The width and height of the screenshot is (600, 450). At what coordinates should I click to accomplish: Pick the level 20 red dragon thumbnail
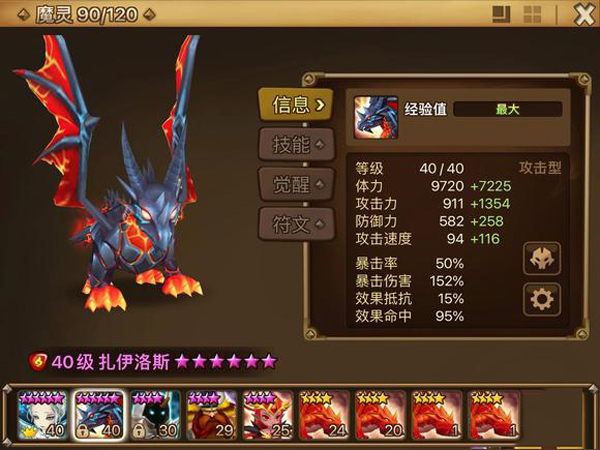pyautogui.click(x=381, y=416)
